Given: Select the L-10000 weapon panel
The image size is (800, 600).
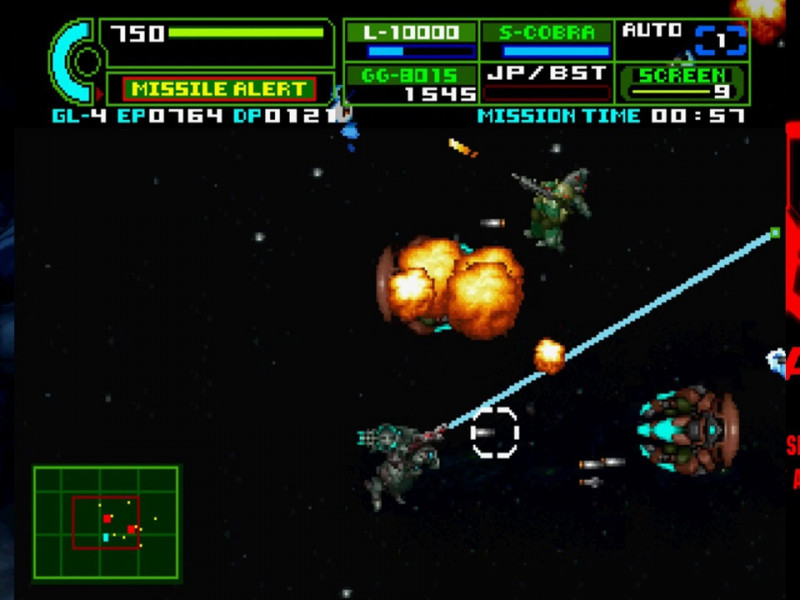Looking at the screenshot, I should 412,40.
